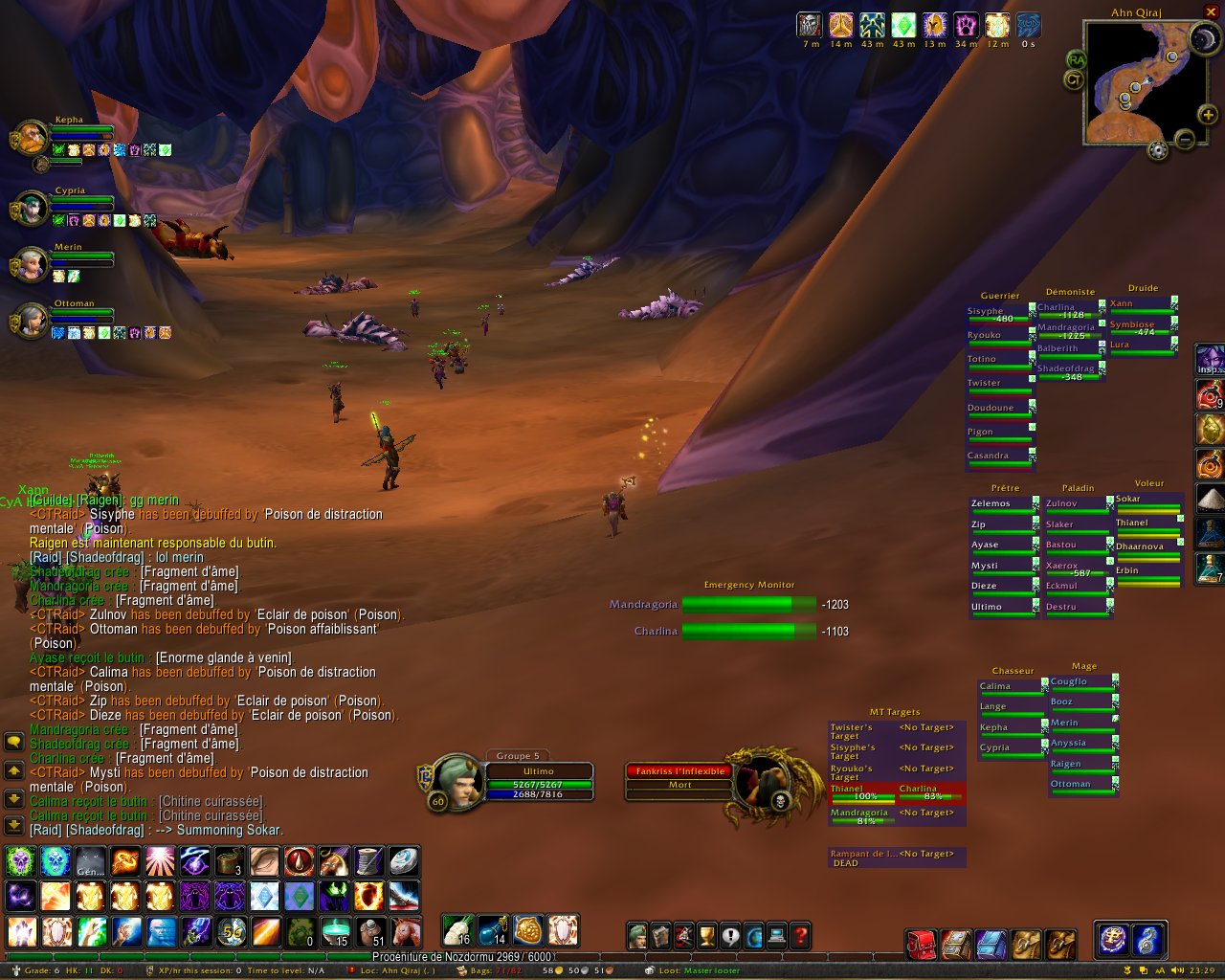This screenshot has width=1225, height=980.
Task: Open the character info micro button
Action: (x=637, y=935)
